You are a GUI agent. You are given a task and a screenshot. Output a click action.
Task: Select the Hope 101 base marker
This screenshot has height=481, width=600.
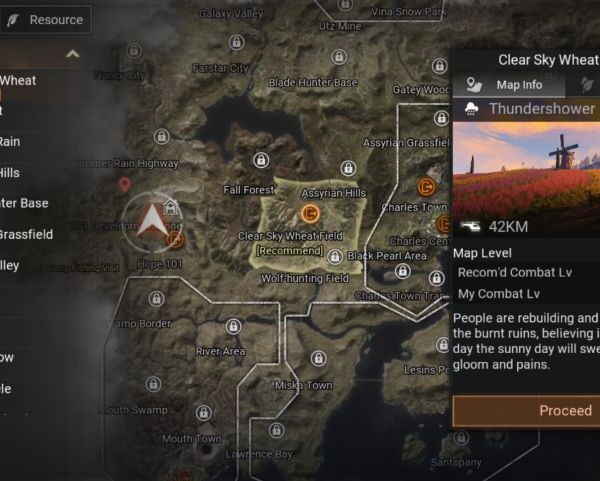(x=175, y=238)
